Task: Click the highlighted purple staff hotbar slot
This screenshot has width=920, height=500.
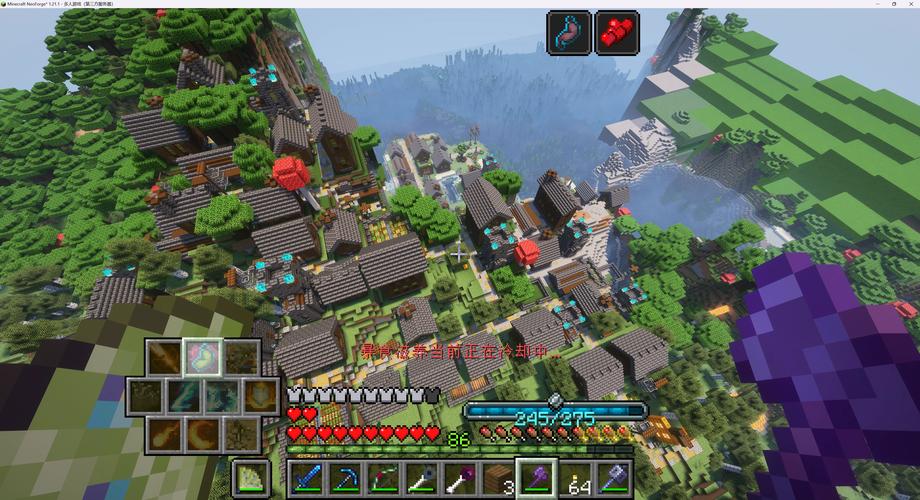Action: 536,479
